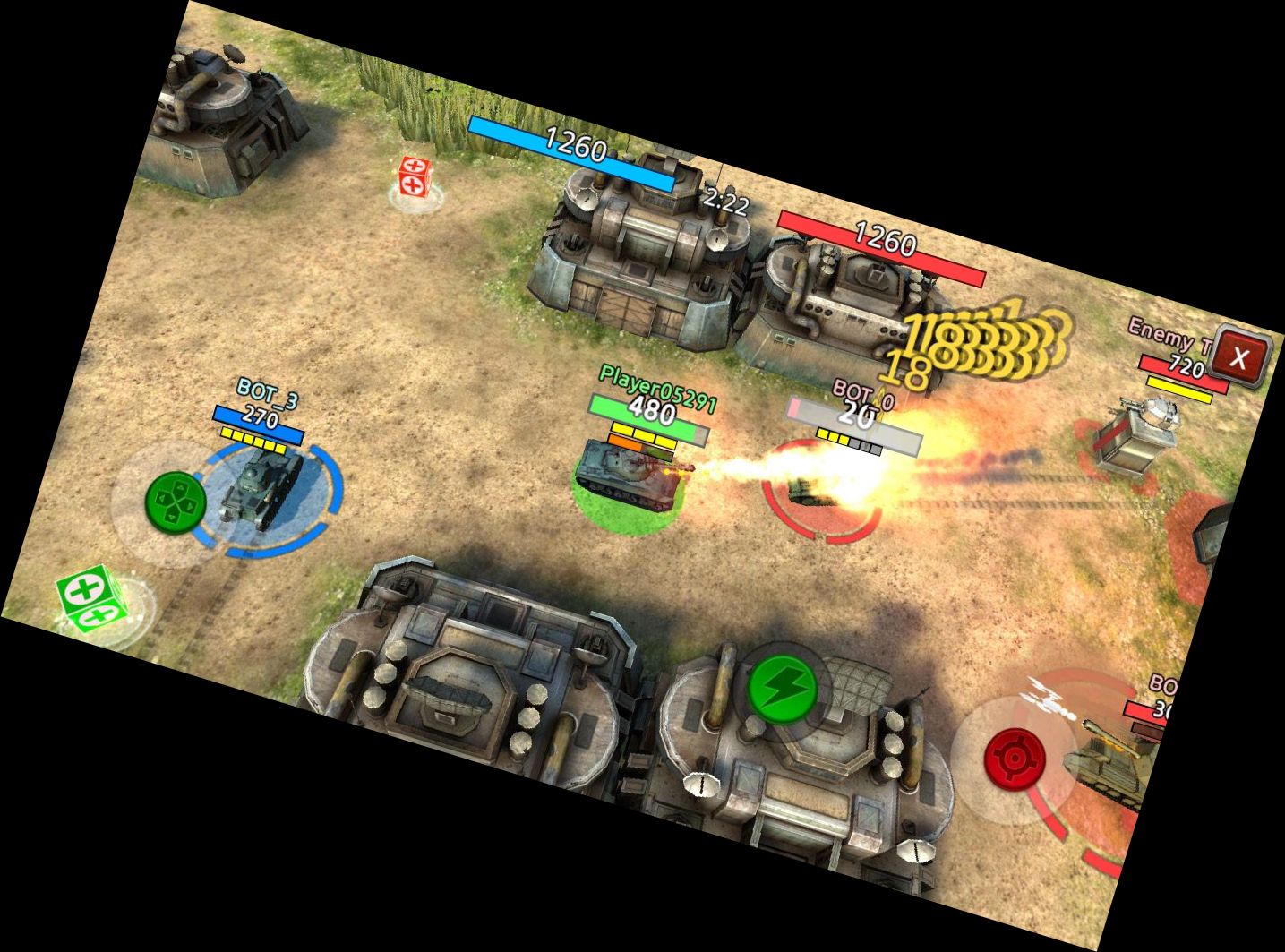Collect the green health crate pickup
The width and height of the screenshot is (1285, 952).
pyautogui.click(x=89, y=598)
